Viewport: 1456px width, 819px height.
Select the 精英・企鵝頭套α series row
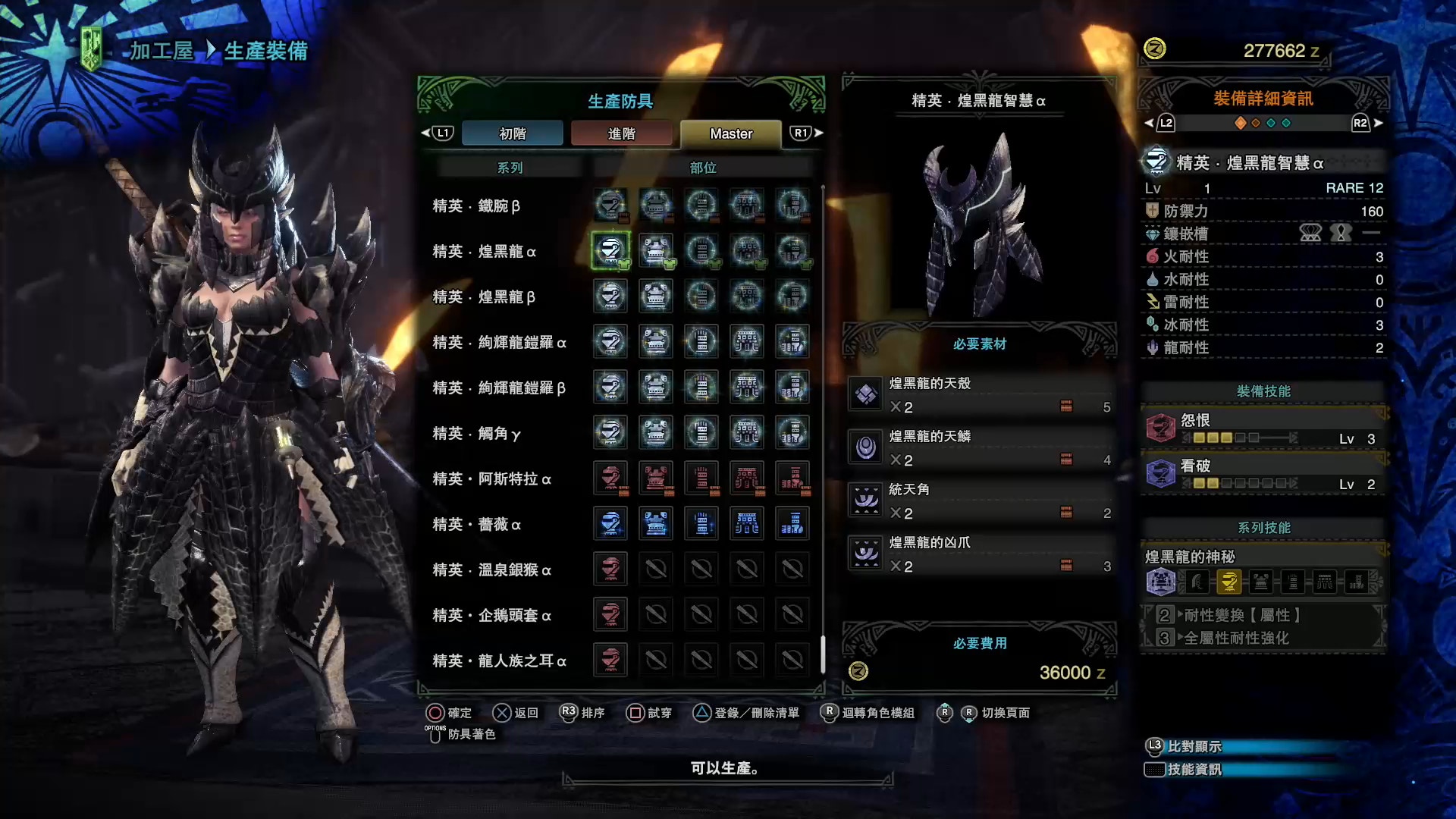[x=491, y=615]
